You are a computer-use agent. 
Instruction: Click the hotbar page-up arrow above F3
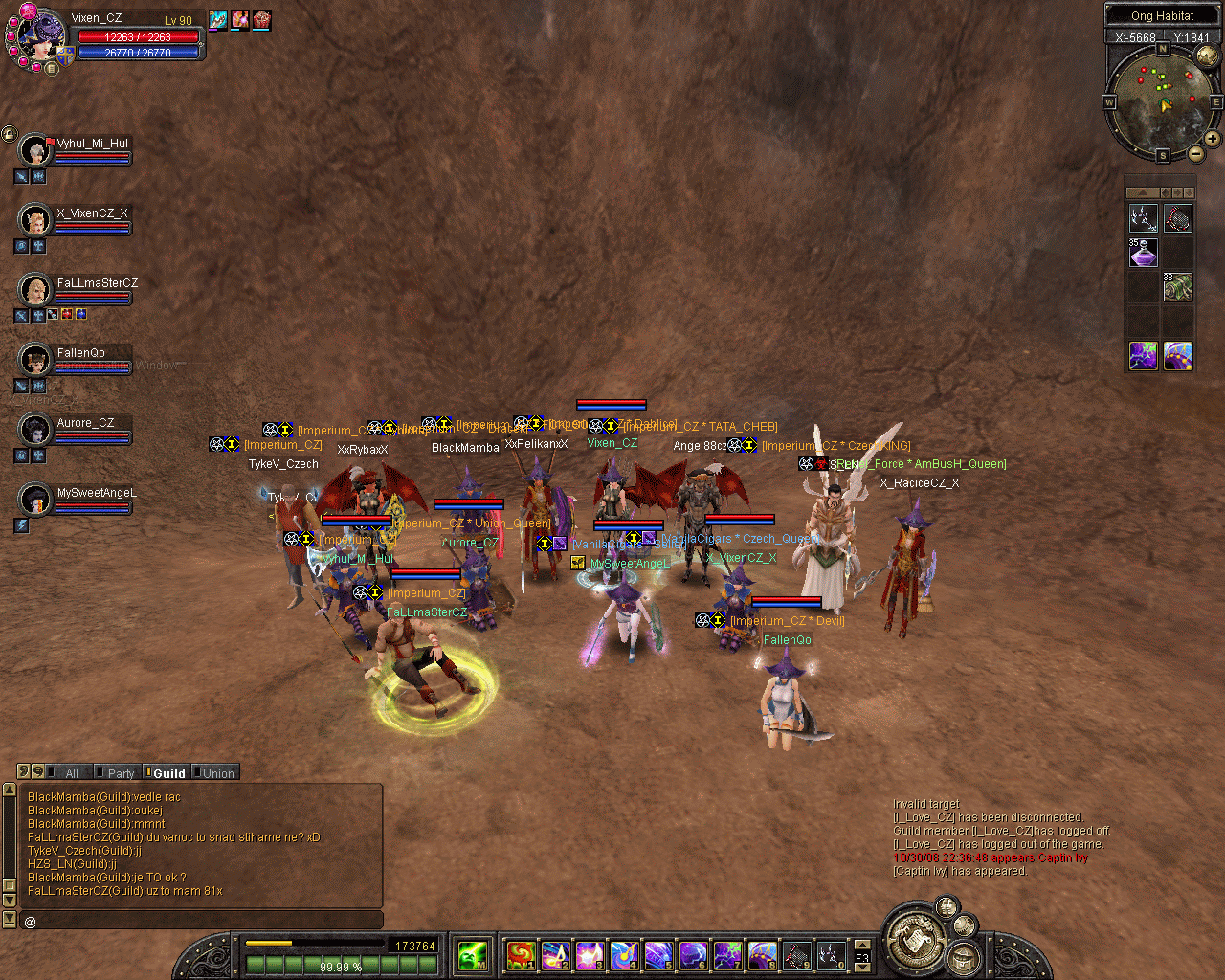click(x=862, y=946)
